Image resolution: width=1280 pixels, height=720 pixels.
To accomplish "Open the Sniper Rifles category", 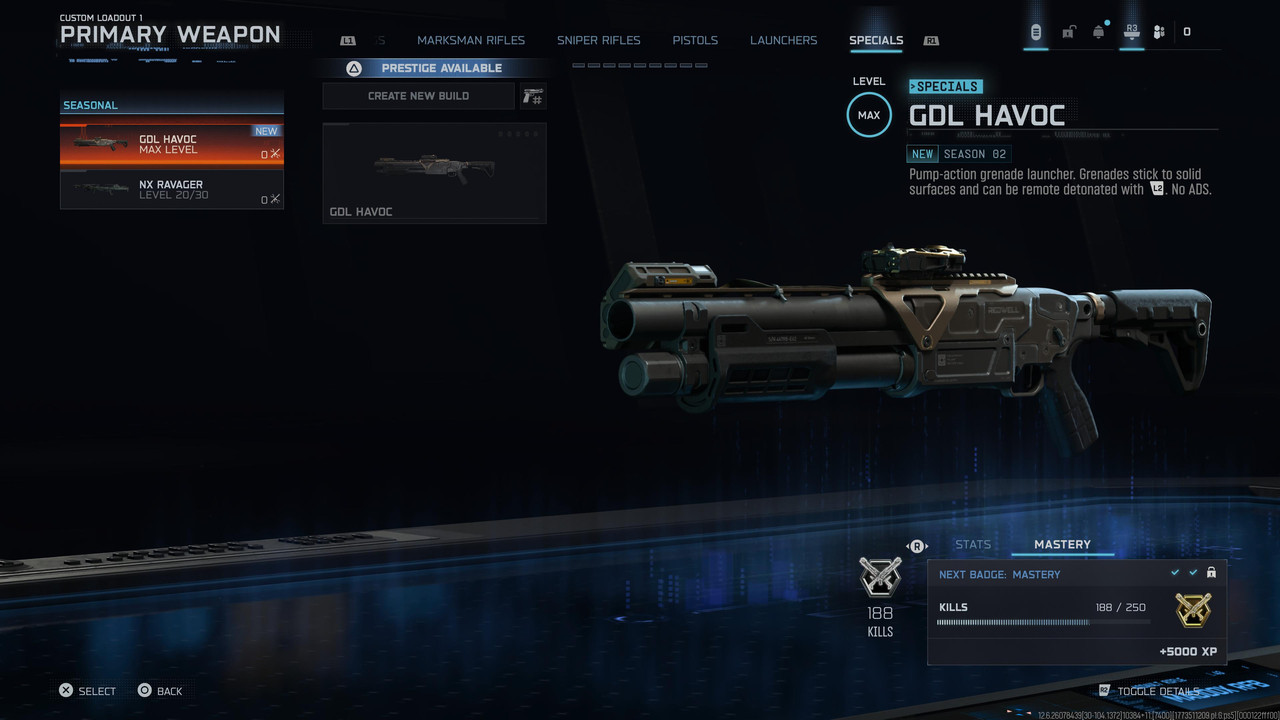I will [598, 40].
